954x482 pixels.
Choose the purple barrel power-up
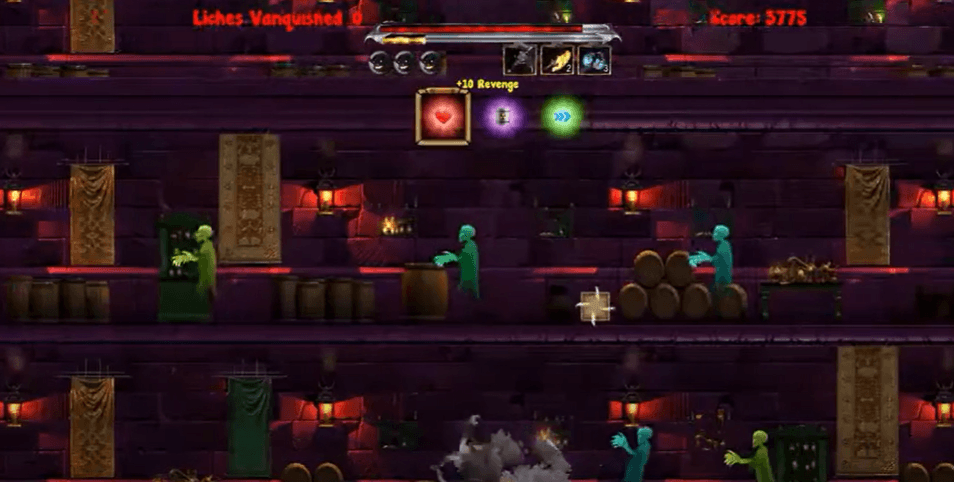coord(503,117)
